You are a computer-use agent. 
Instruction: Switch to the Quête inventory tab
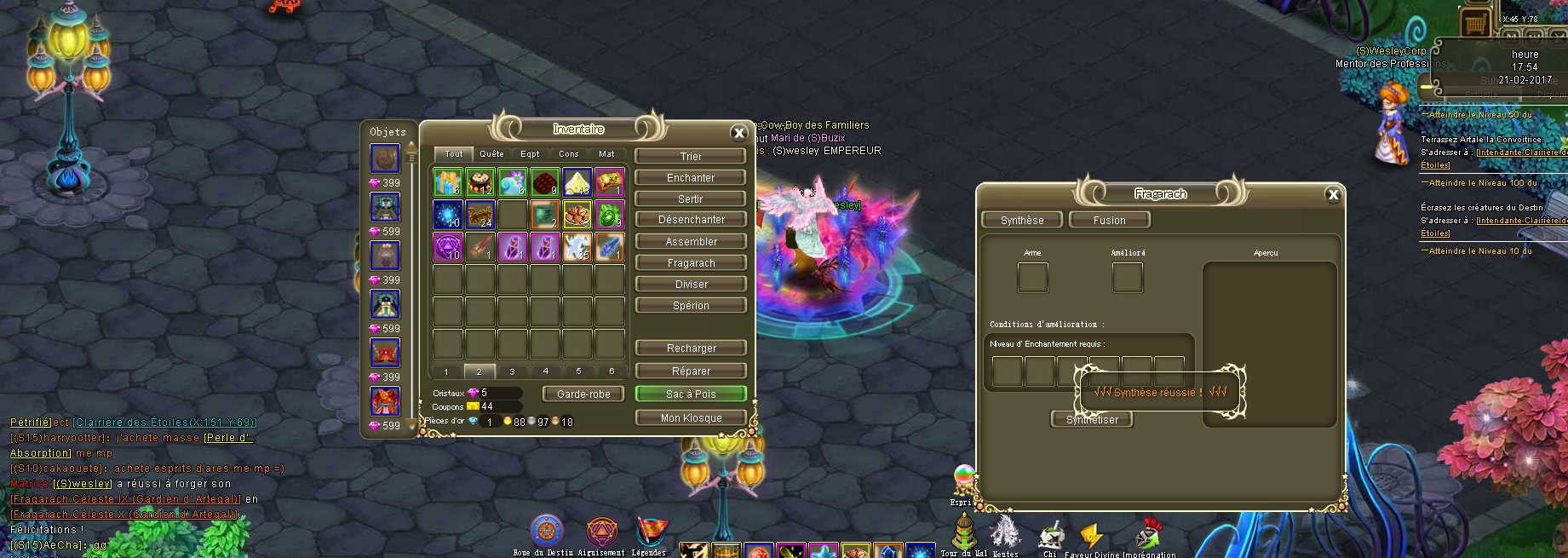coord(491,154)
